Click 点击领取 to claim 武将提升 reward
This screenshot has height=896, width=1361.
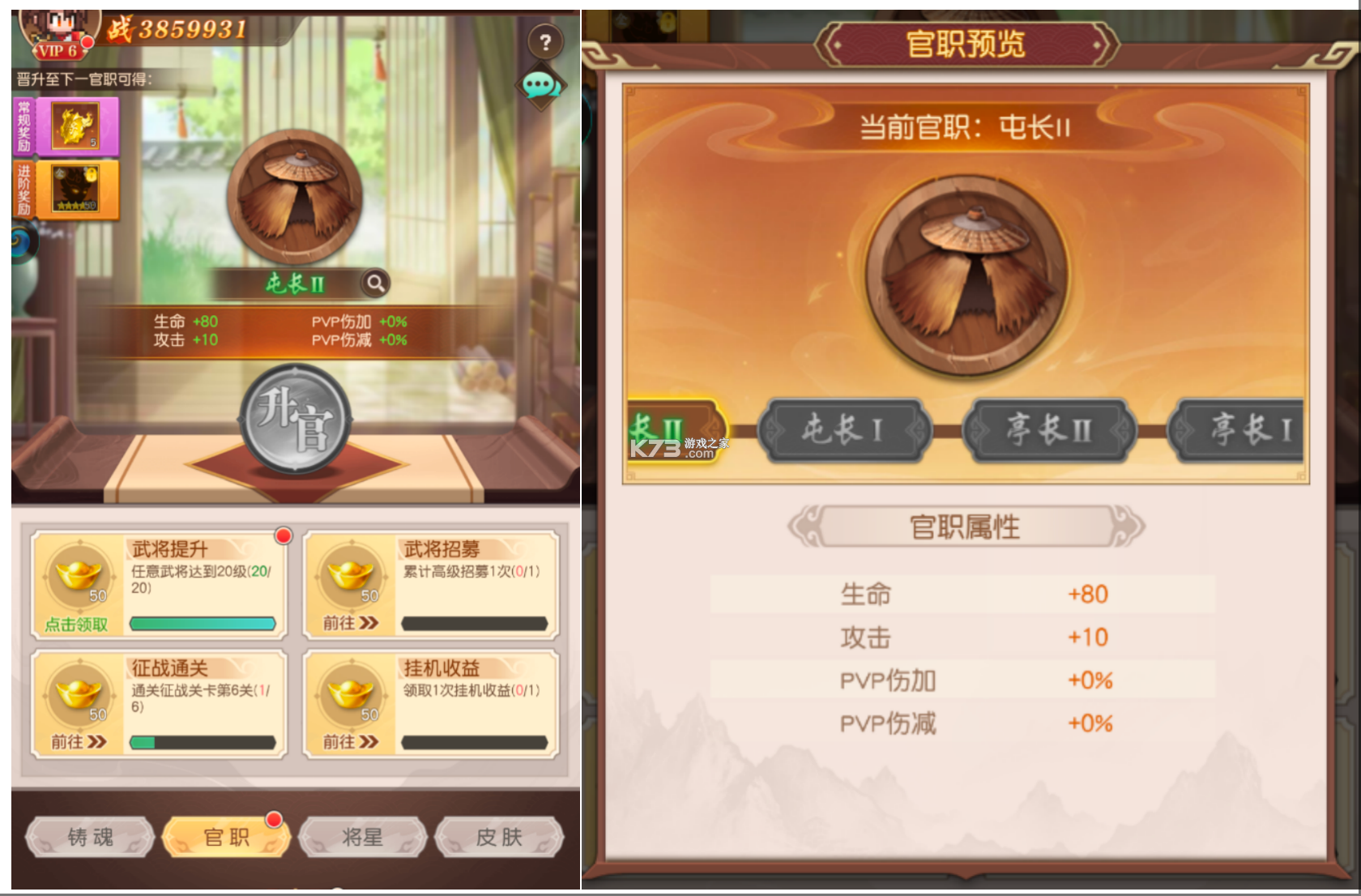click(x=77, y=625)
